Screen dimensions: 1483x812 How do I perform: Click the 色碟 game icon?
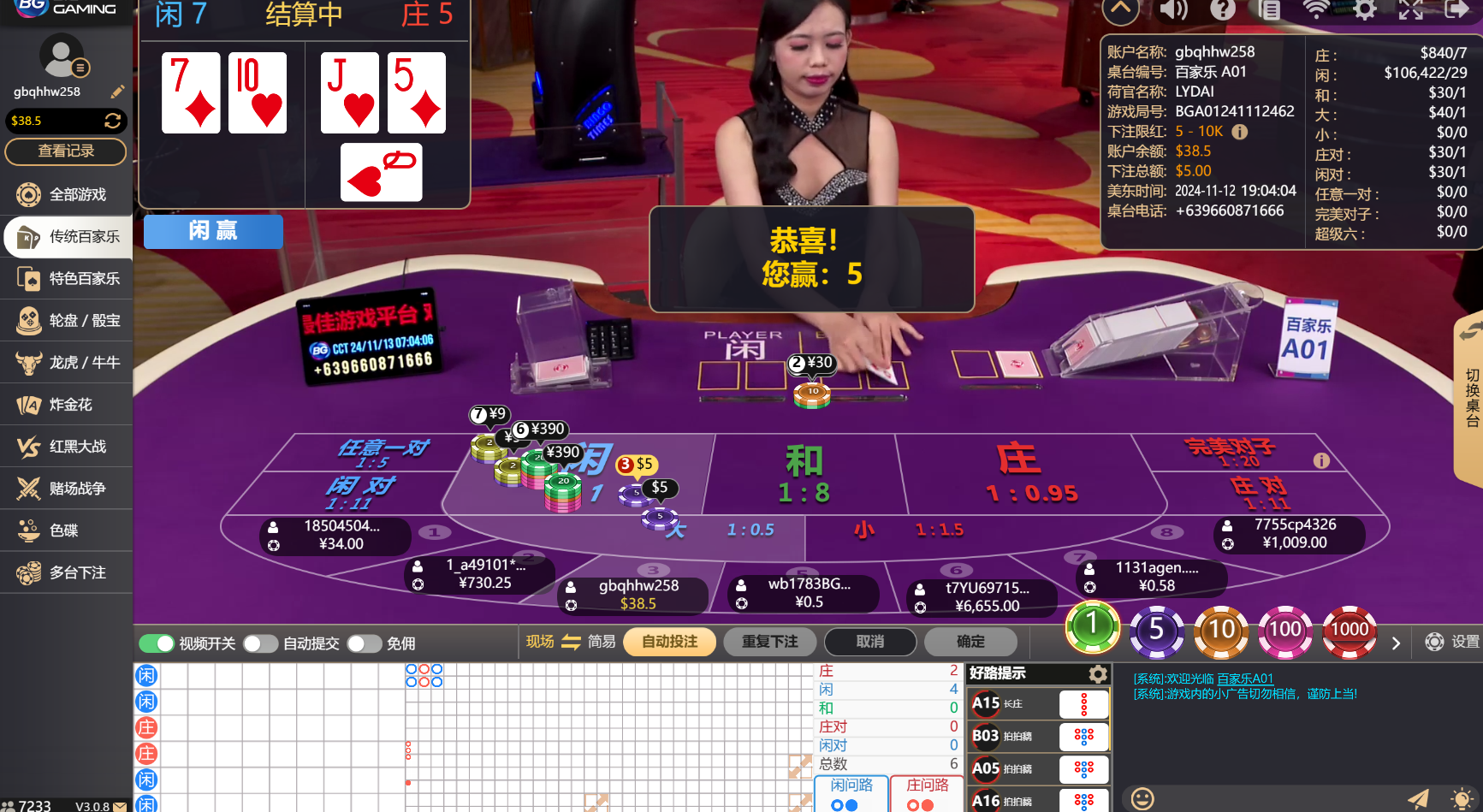pos(66,530)
